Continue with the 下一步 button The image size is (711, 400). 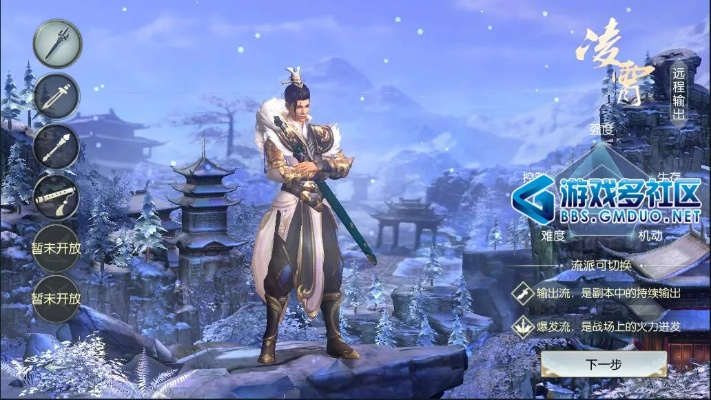[x=603, y=364]
